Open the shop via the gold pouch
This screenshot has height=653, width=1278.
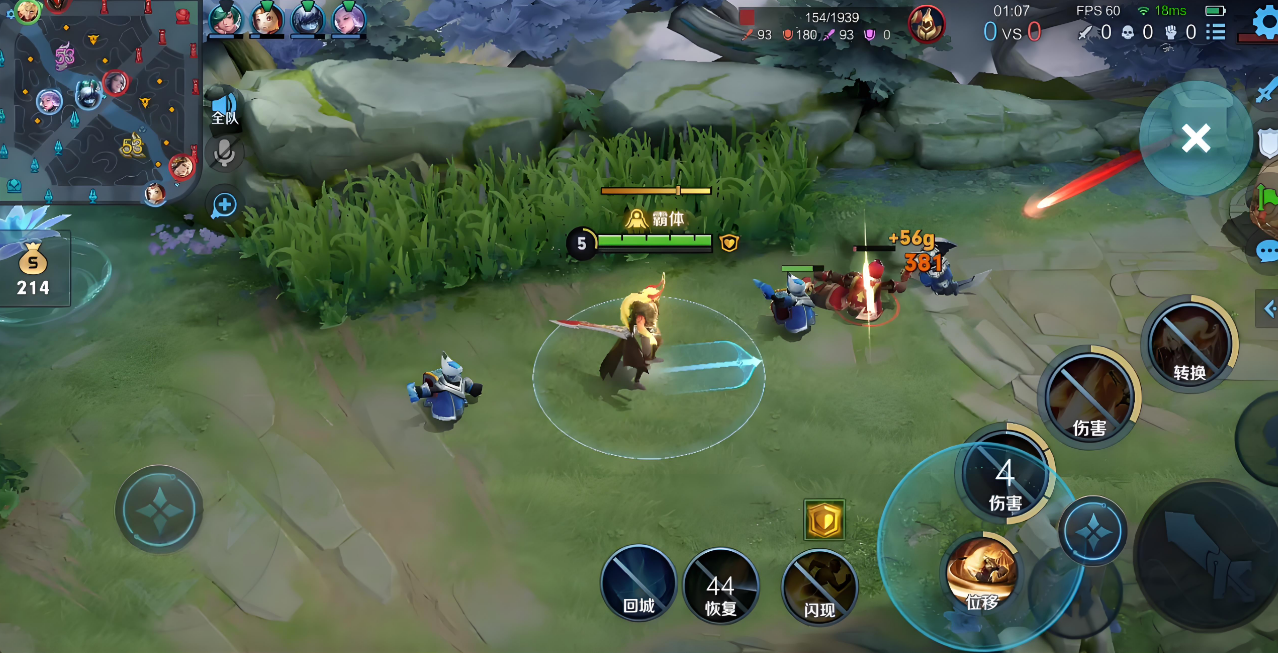33,271
